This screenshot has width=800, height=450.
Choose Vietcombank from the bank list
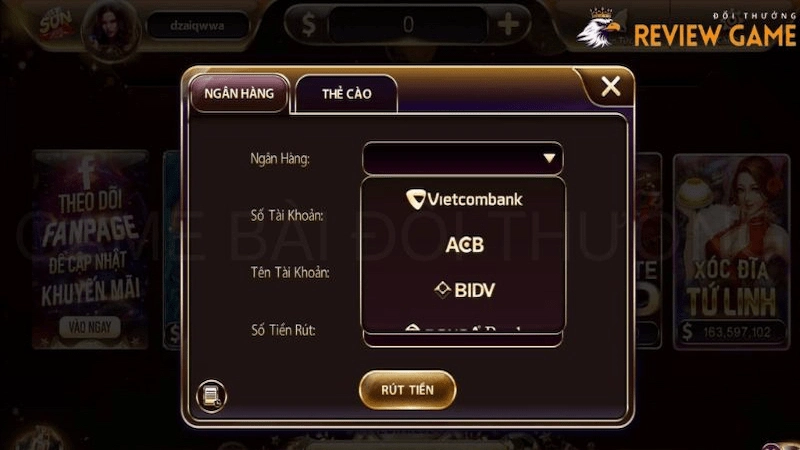click(x=464, y=199)
